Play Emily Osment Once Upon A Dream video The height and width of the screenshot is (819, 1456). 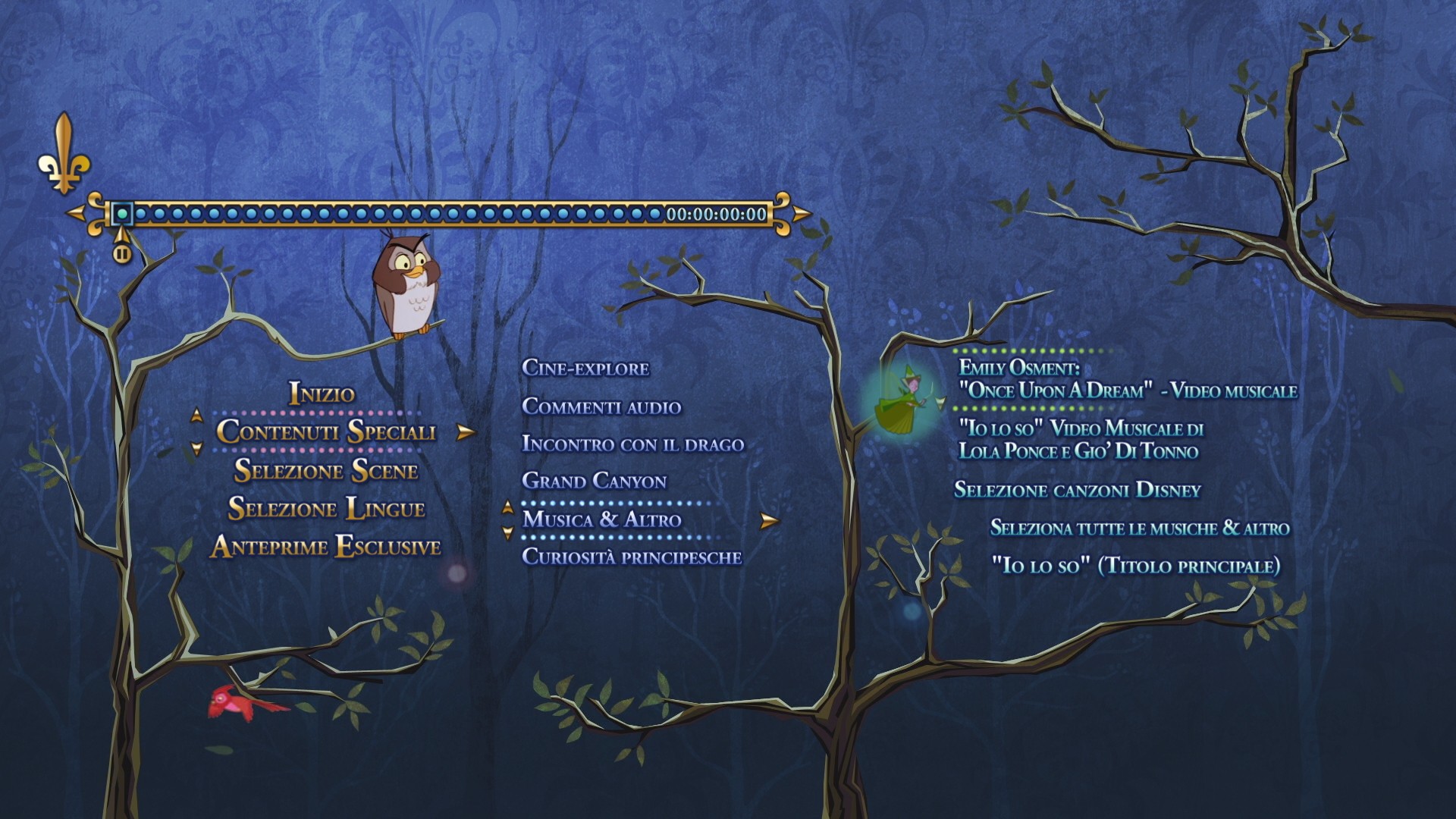click(x=1127, y=379)
